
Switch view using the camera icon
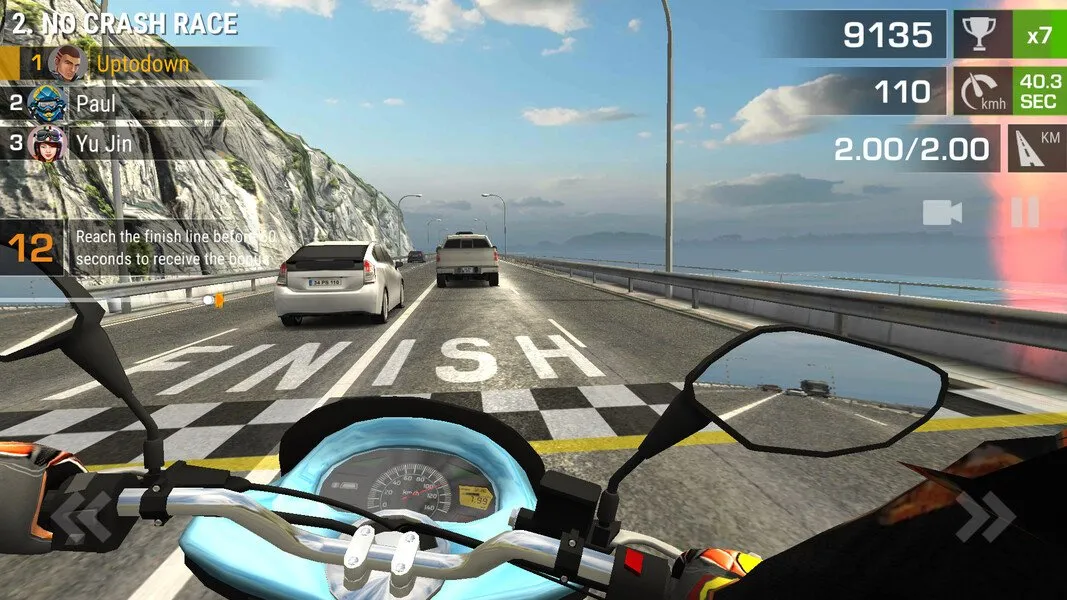942,212
